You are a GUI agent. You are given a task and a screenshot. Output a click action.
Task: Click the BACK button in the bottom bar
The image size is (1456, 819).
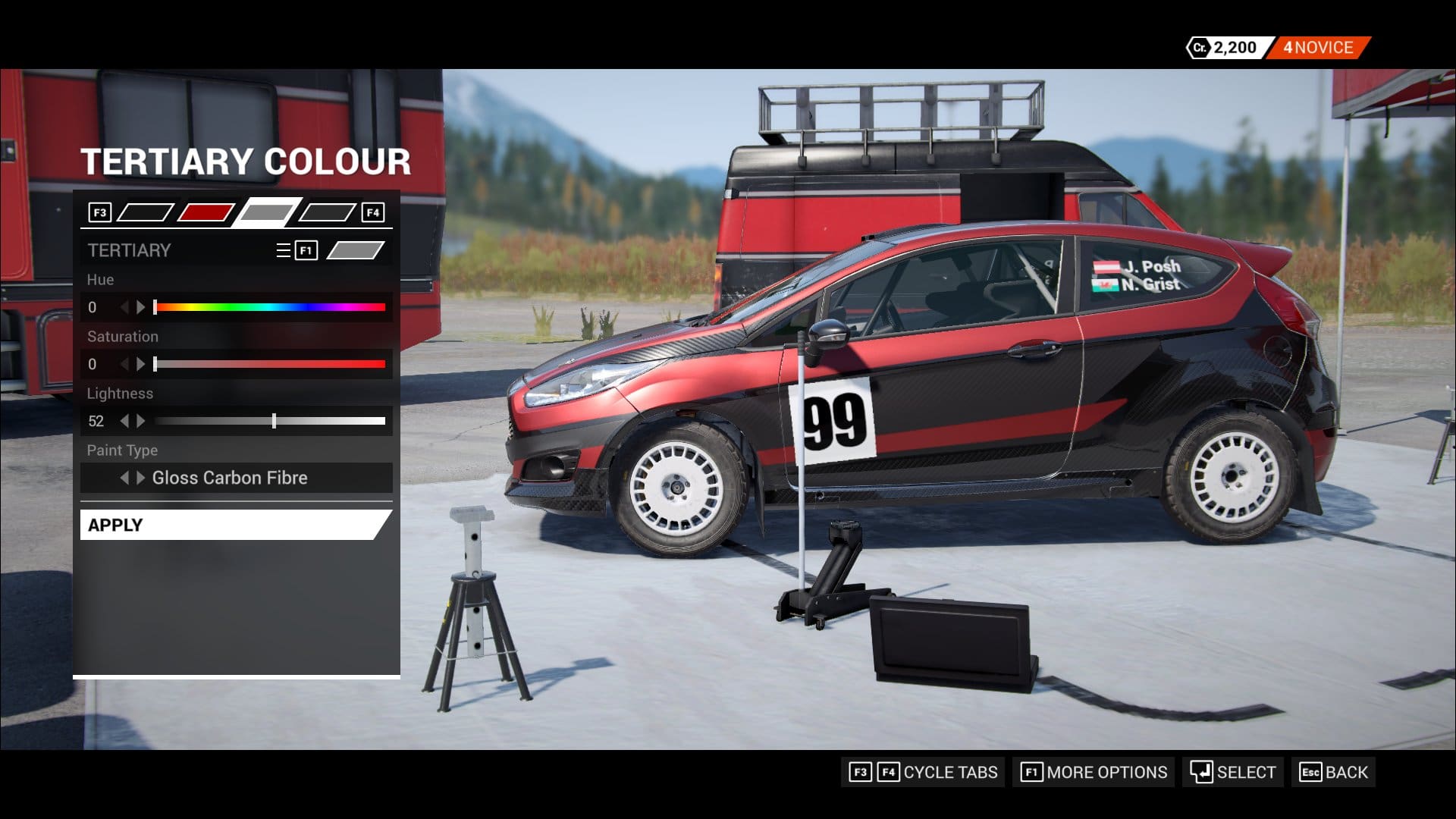click(x=1334, y=772)
